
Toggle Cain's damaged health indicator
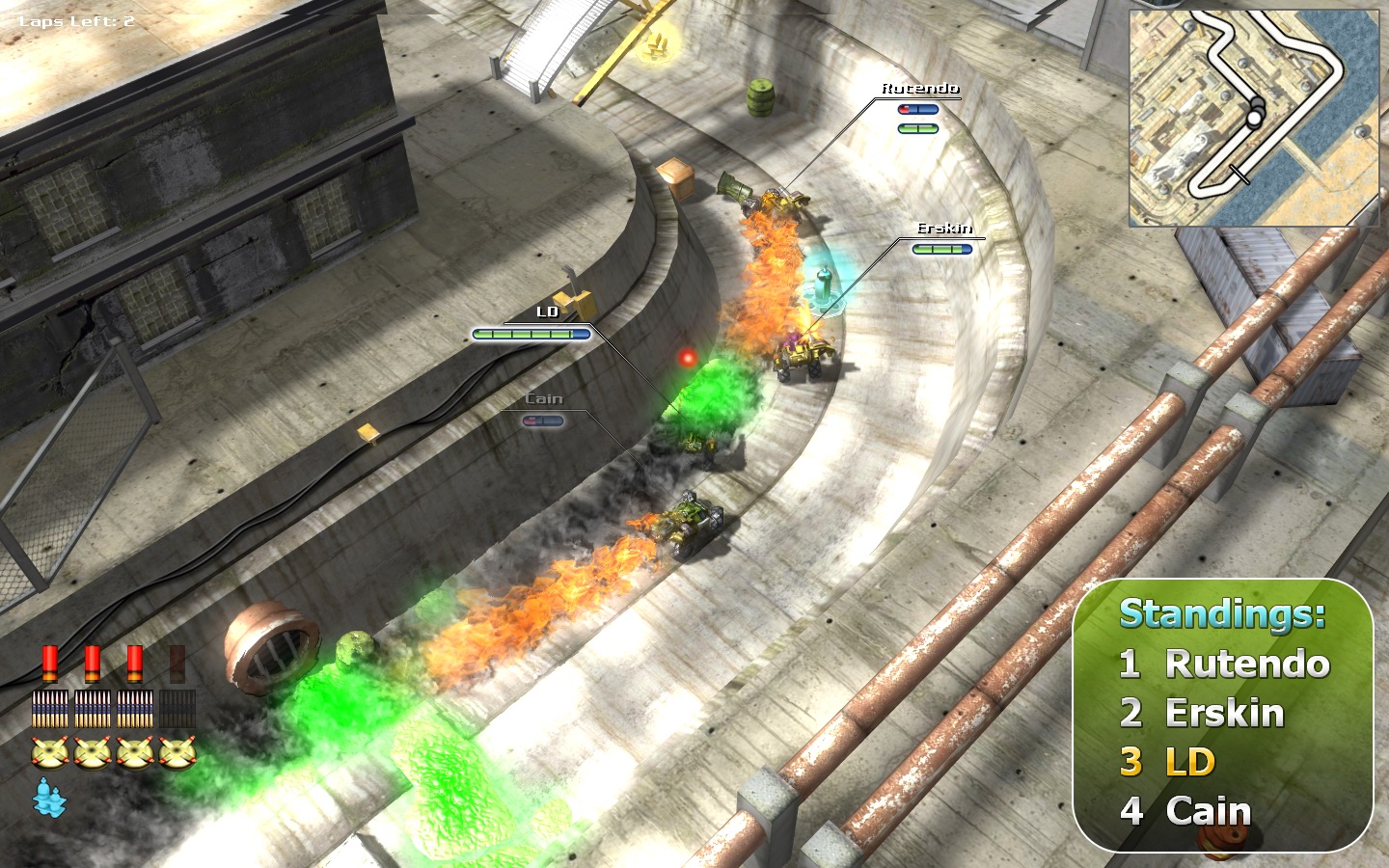(x=543, y=420)
